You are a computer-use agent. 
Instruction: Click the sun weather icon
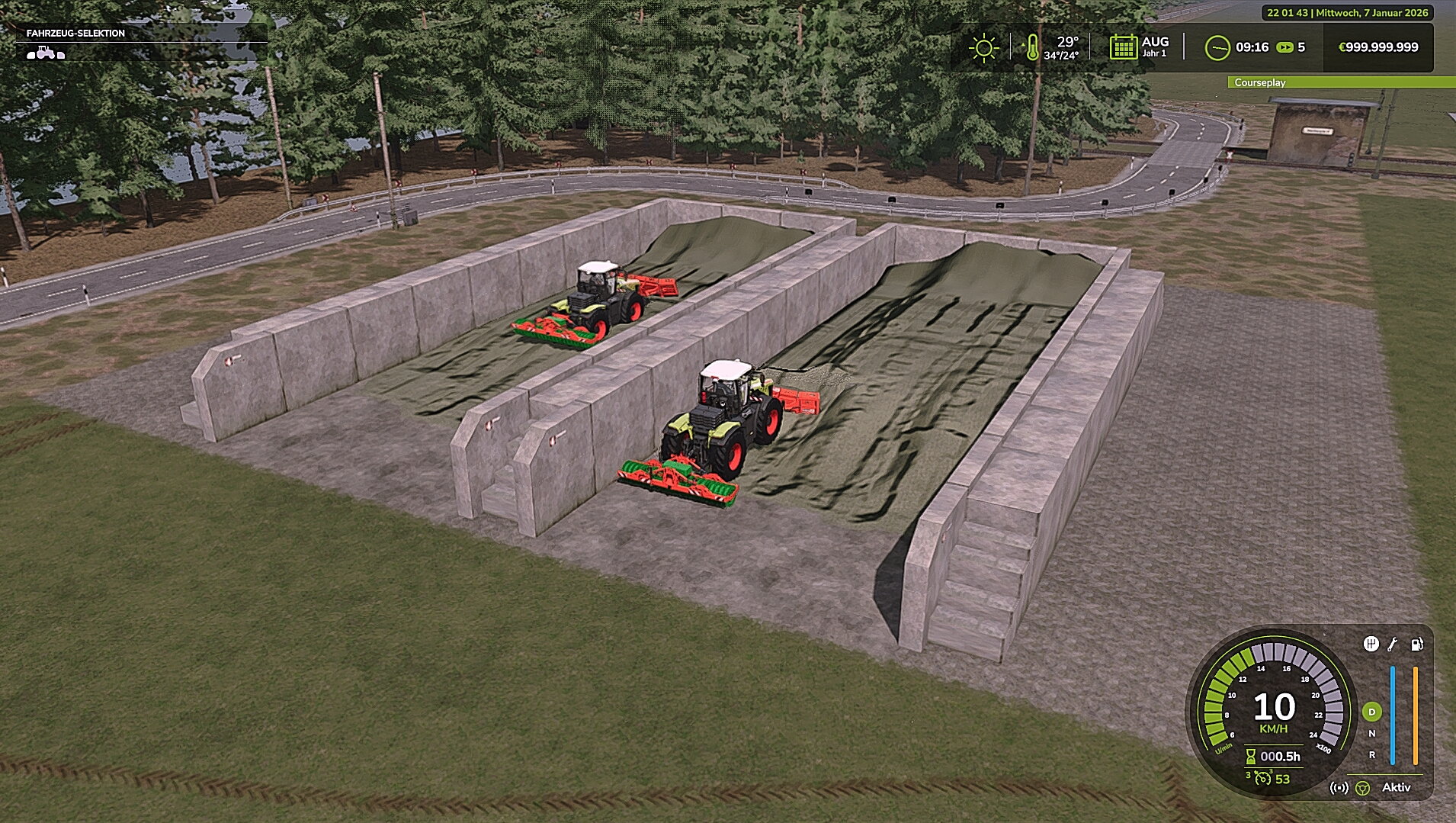pos(983,48)
